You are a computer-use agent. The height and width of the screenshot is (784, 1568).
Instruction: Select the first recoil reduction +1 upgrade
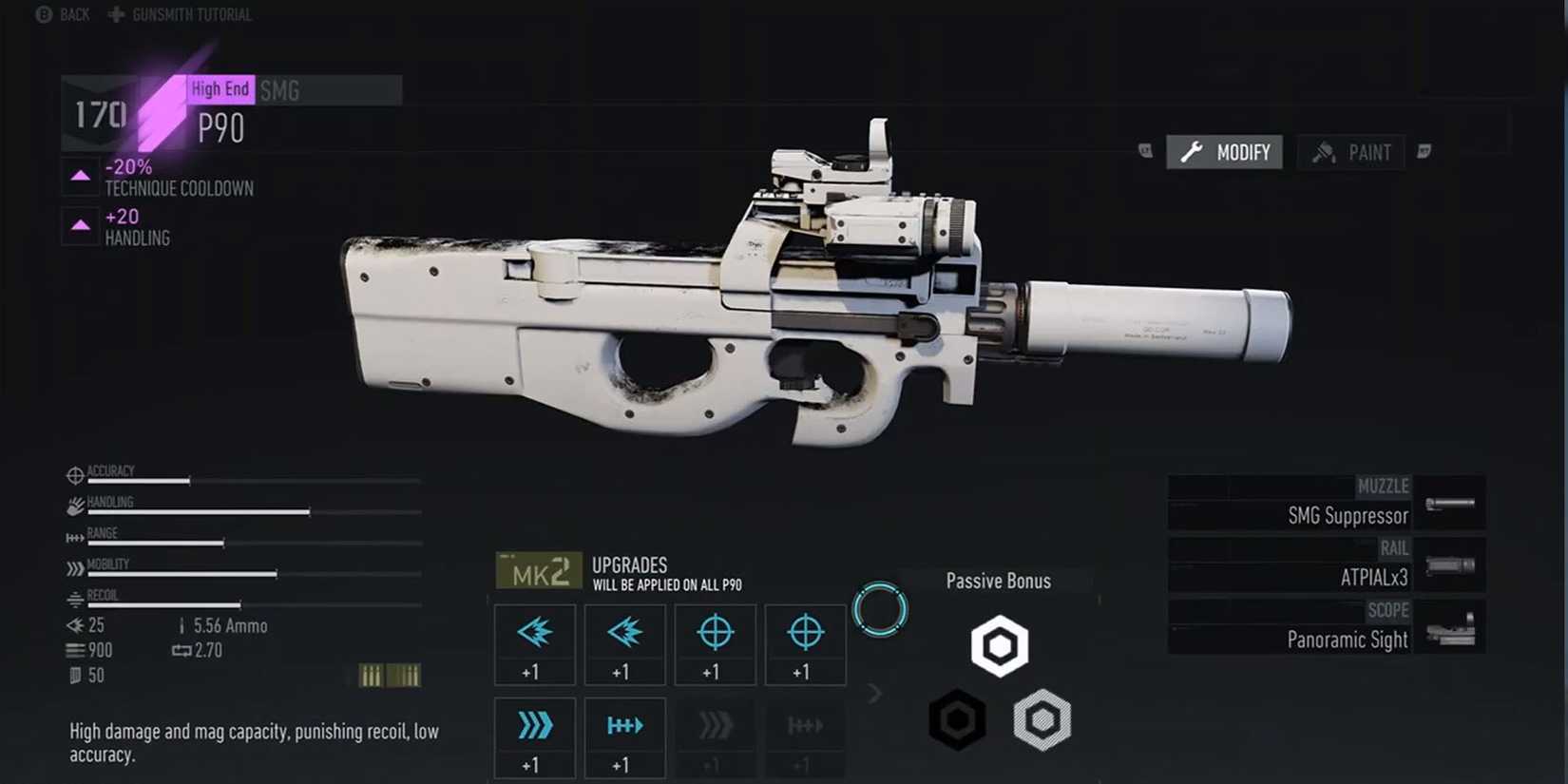coord(534,644)
